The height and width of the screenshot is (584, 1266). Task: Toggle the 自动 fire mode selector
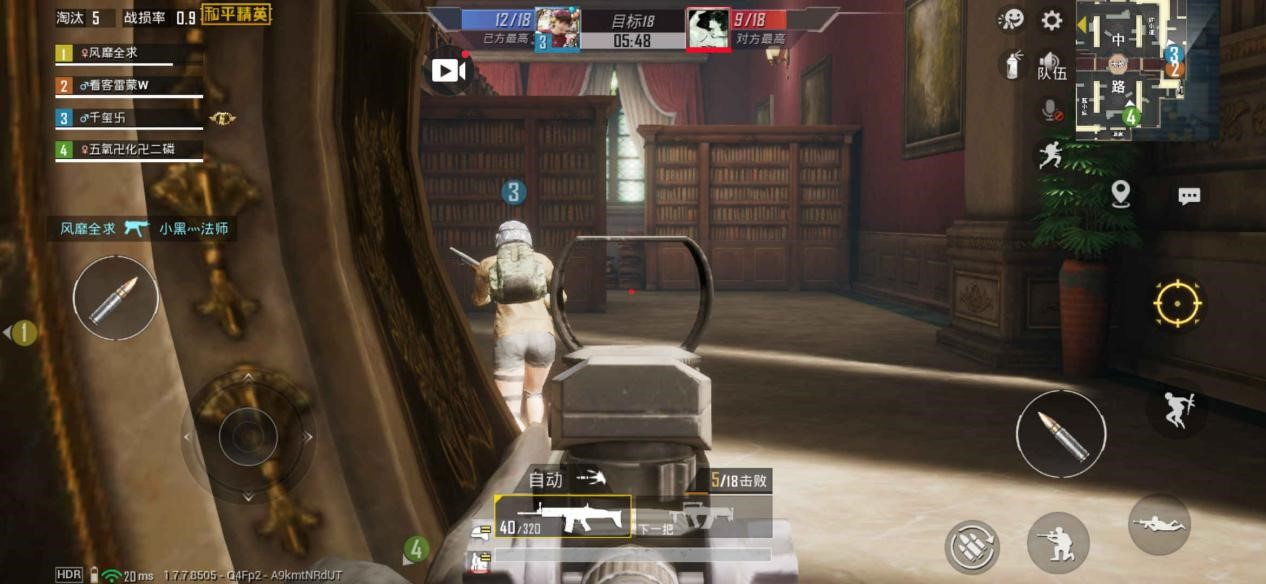click(x=566, y=480)
